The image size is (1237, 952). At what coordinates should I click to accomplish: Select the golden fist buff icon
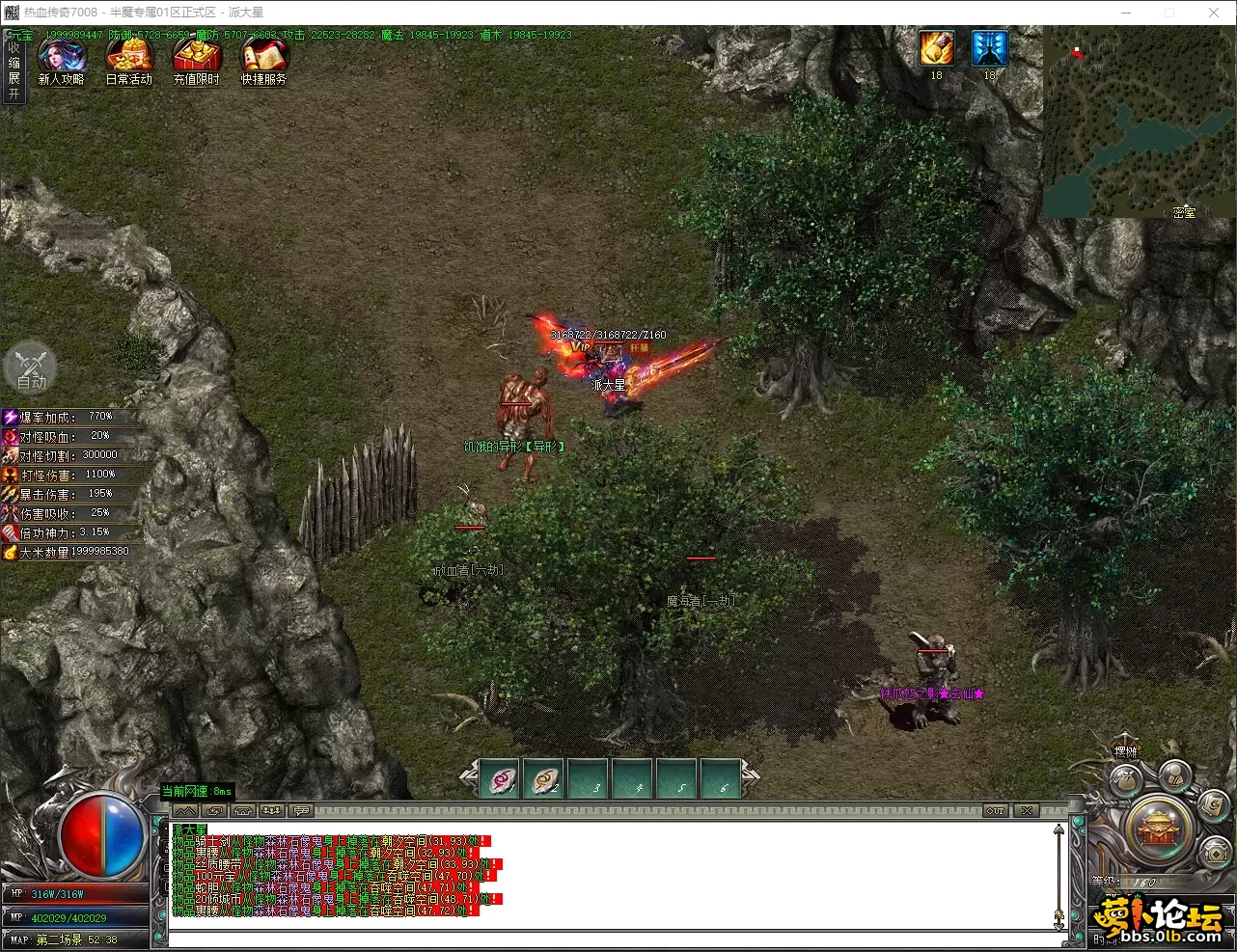(x=936, y=48)
